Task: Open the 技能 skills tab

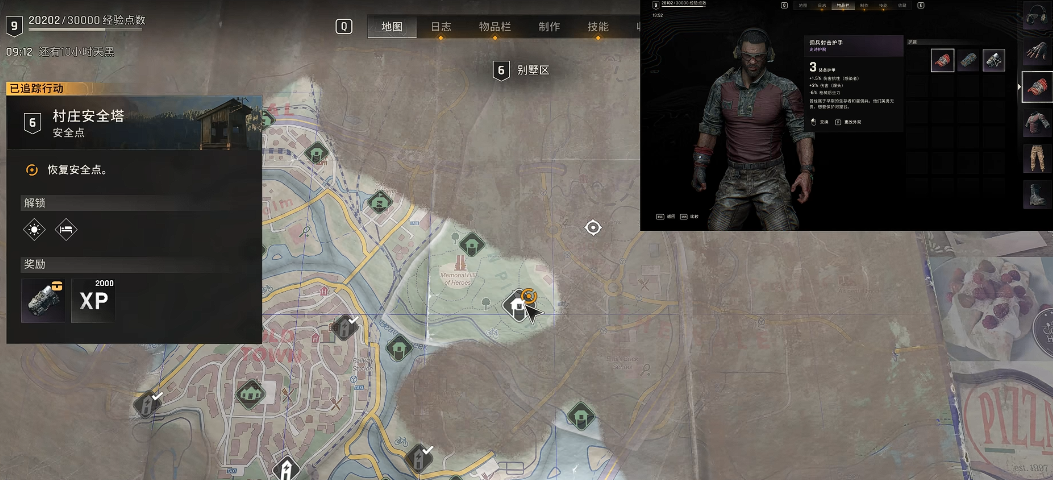Action: (598, 27)
